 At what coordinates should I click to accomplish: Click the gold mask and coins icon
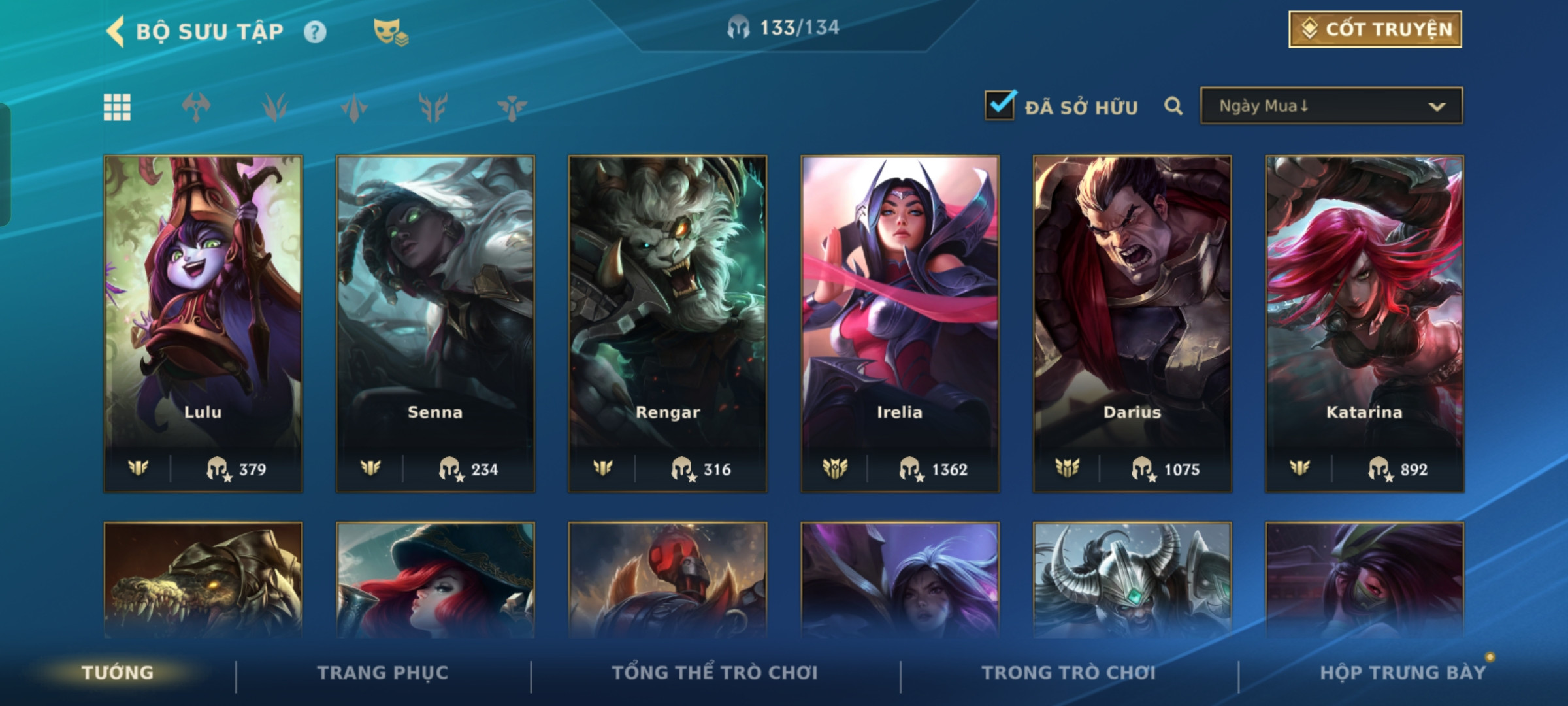pos(390,32)
